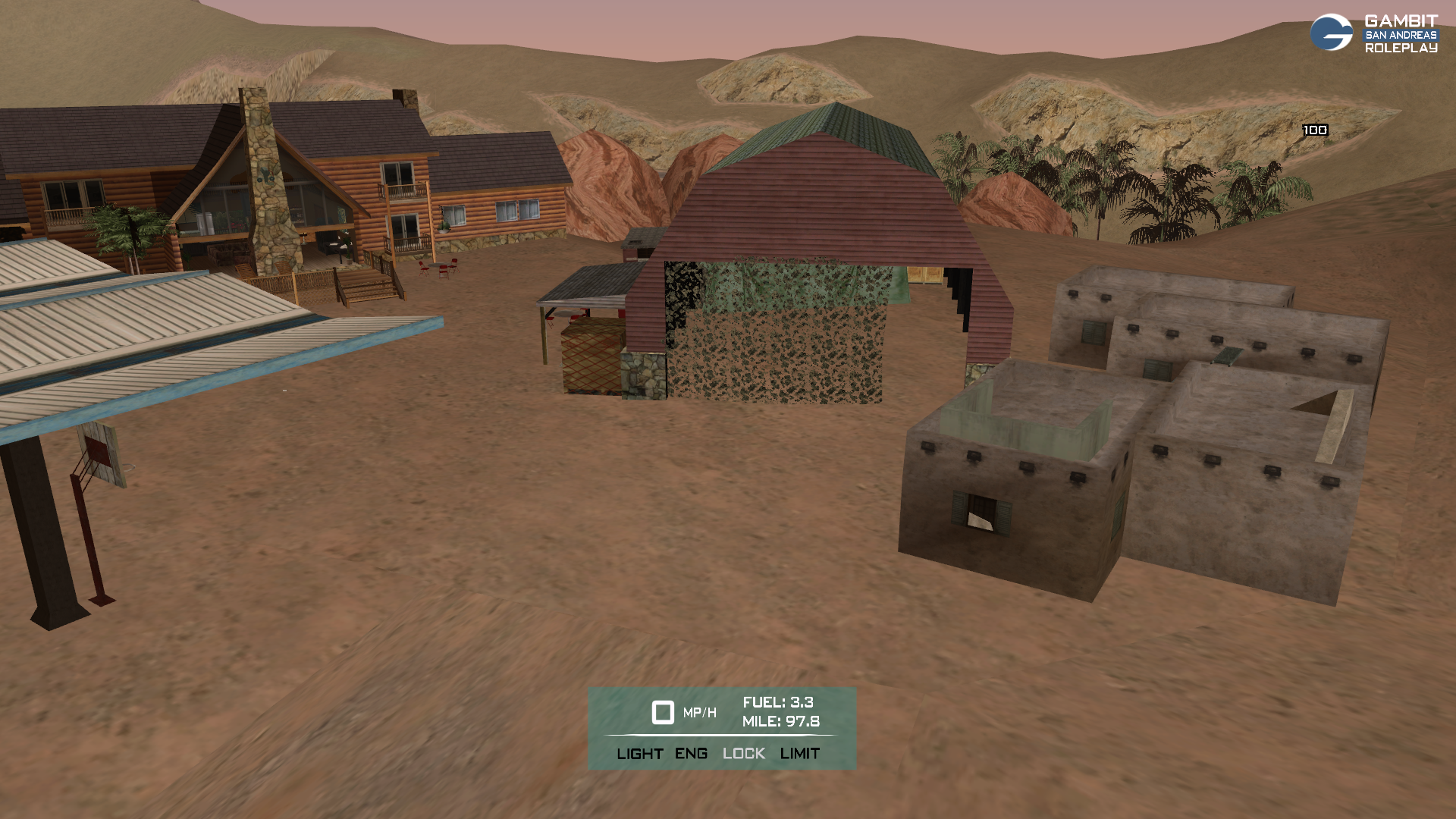Toggle the LOCK vehicle indicator
This screenshot has height=819, width=1456.
tap(743, 754)
